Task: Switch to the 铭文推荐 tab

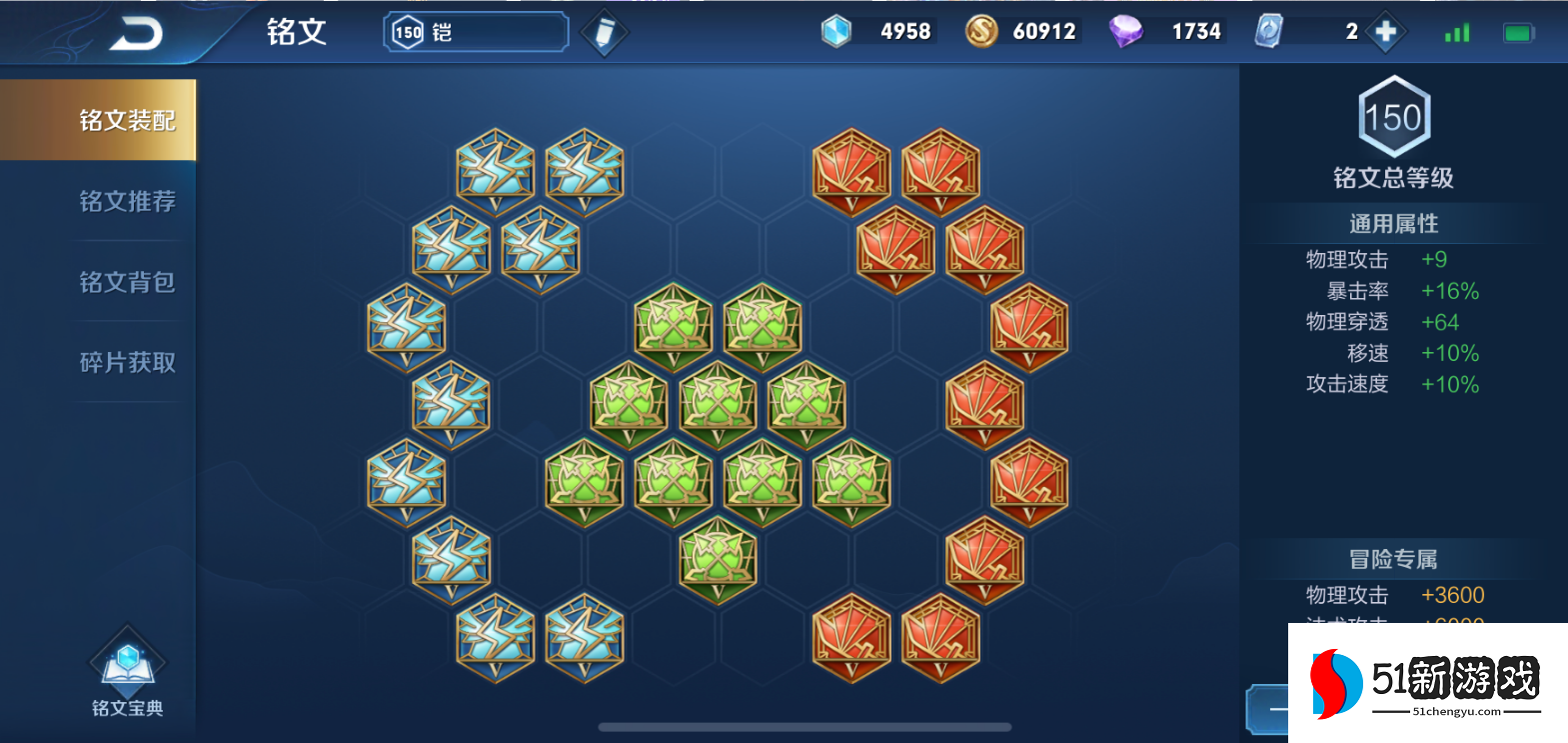Action: point(127,201)
